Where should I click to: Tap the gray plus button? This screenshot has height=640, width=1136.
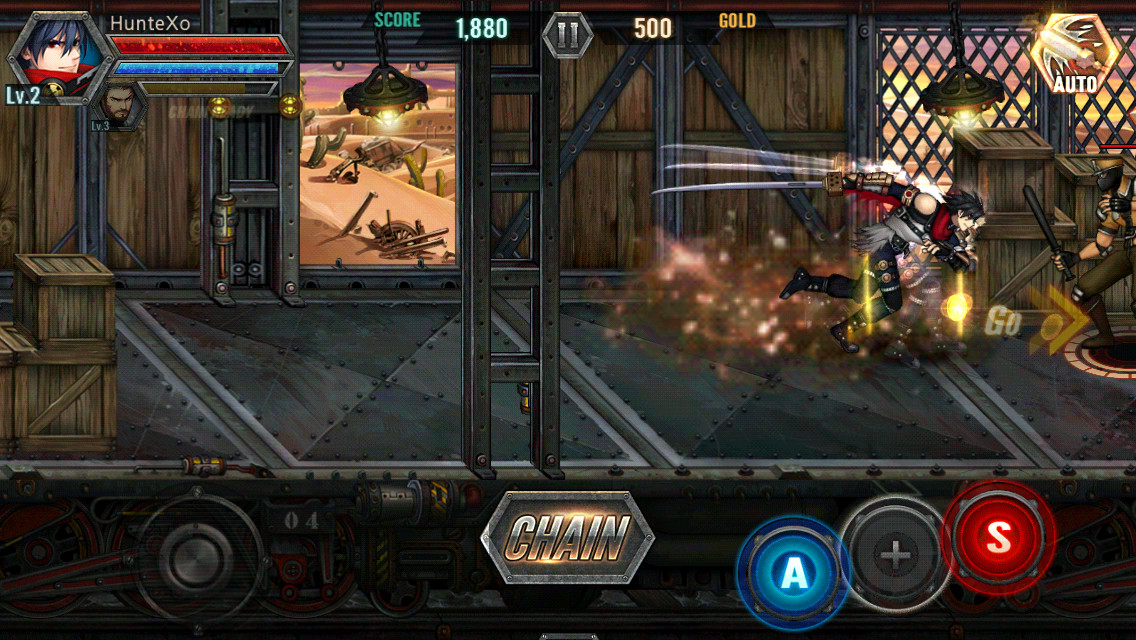(895, 555)
